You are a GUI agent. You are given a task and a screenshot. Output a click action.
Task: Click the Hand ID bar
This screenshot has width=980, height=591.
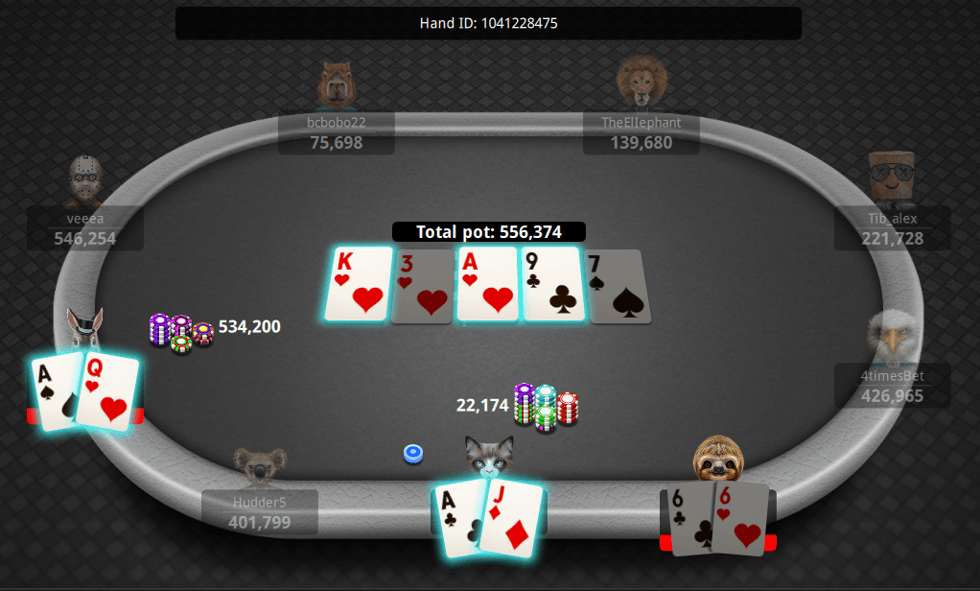click(488, 23)
